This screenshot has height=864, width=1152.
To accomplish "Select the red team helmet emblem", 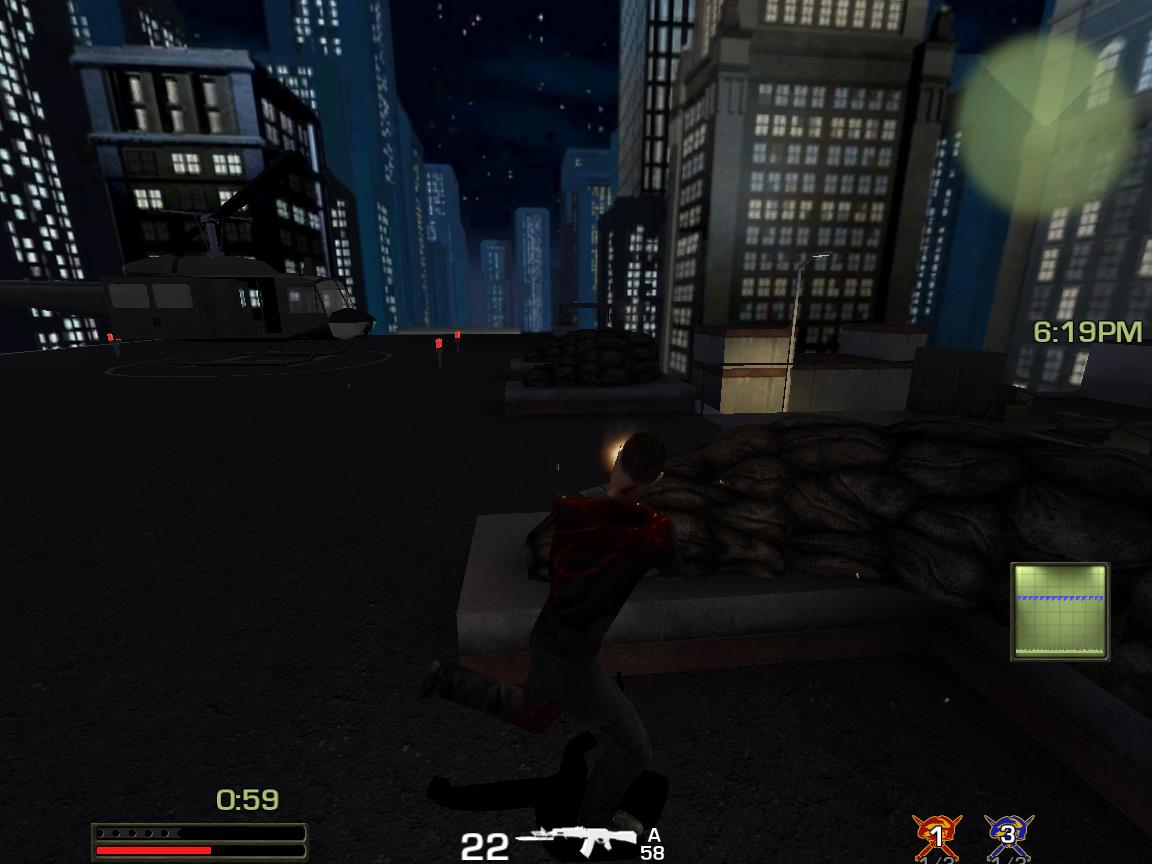I will 936,836.
